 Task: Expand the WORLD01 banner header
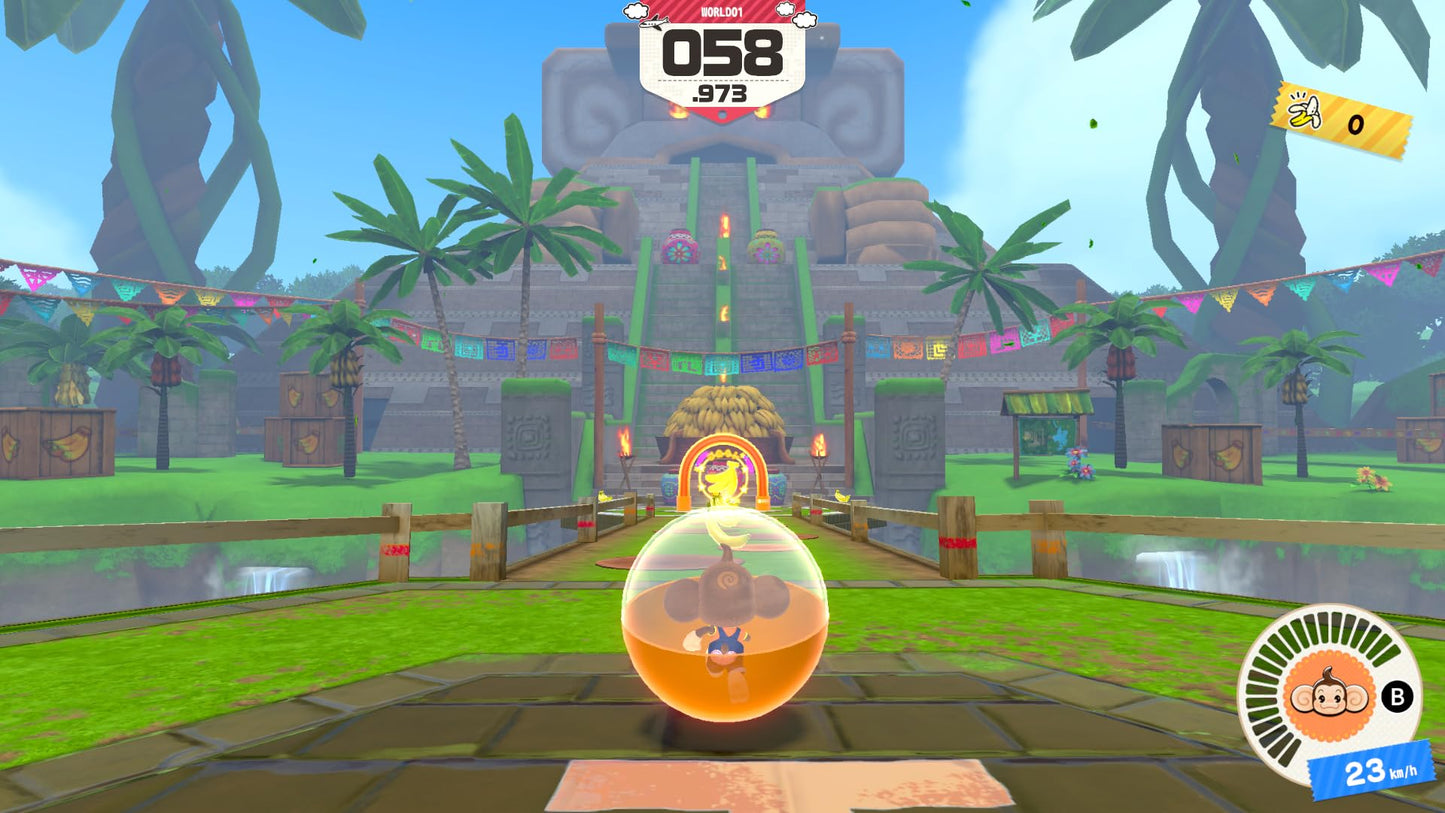click(x=723, y=13)
